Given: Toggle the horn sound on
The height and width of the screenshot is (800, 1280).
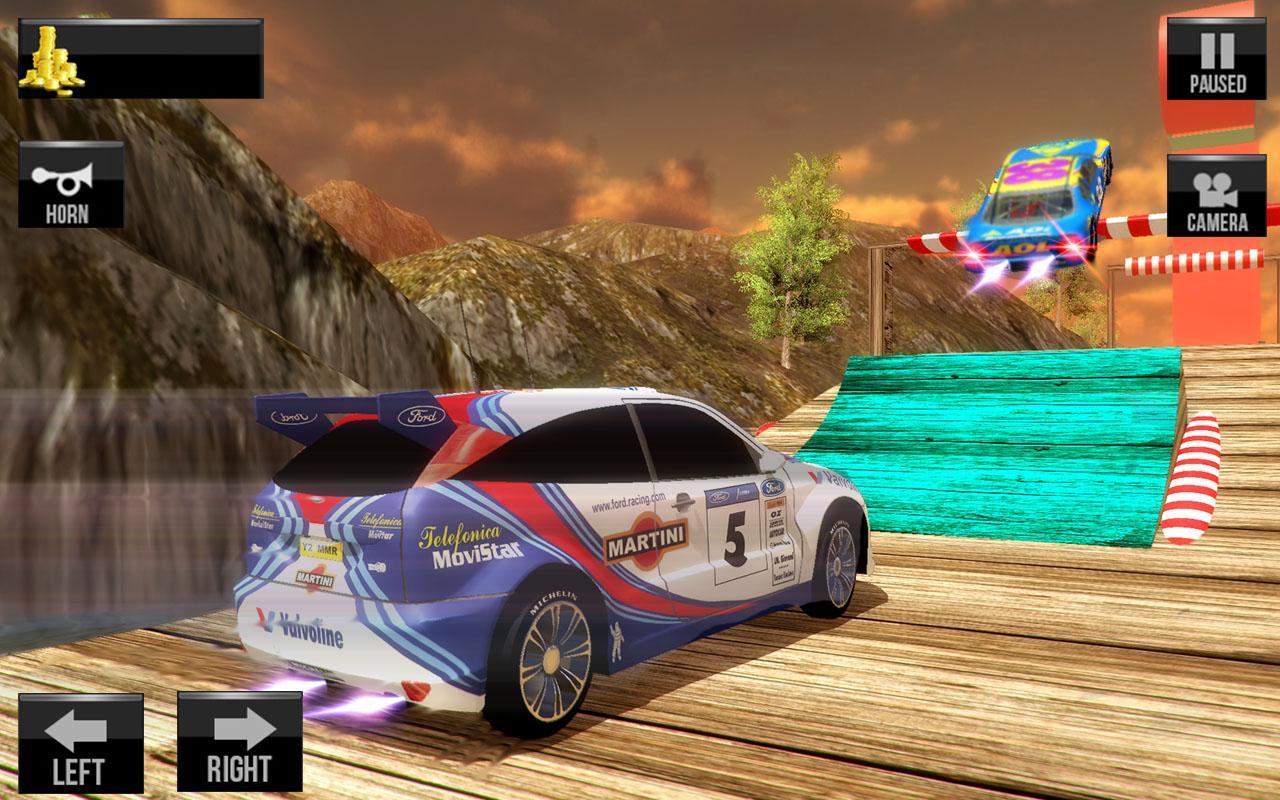Looking at the screenshot, I should click(67, 187).
